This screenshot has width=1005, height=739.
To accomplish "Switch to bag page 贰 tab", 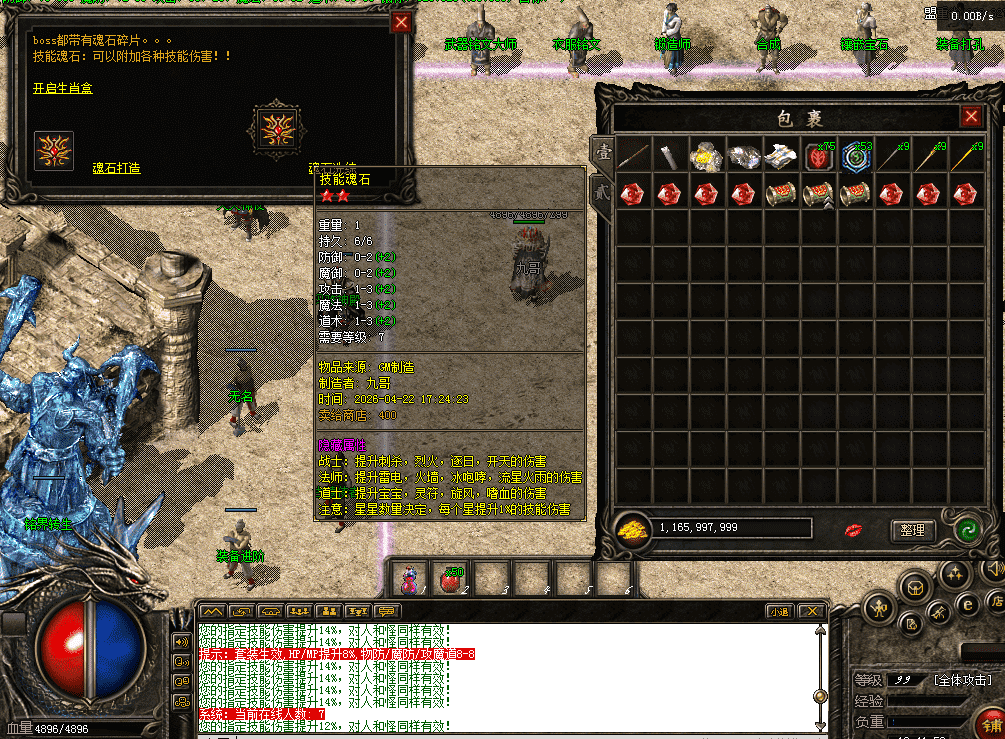I will coord(603,192).
